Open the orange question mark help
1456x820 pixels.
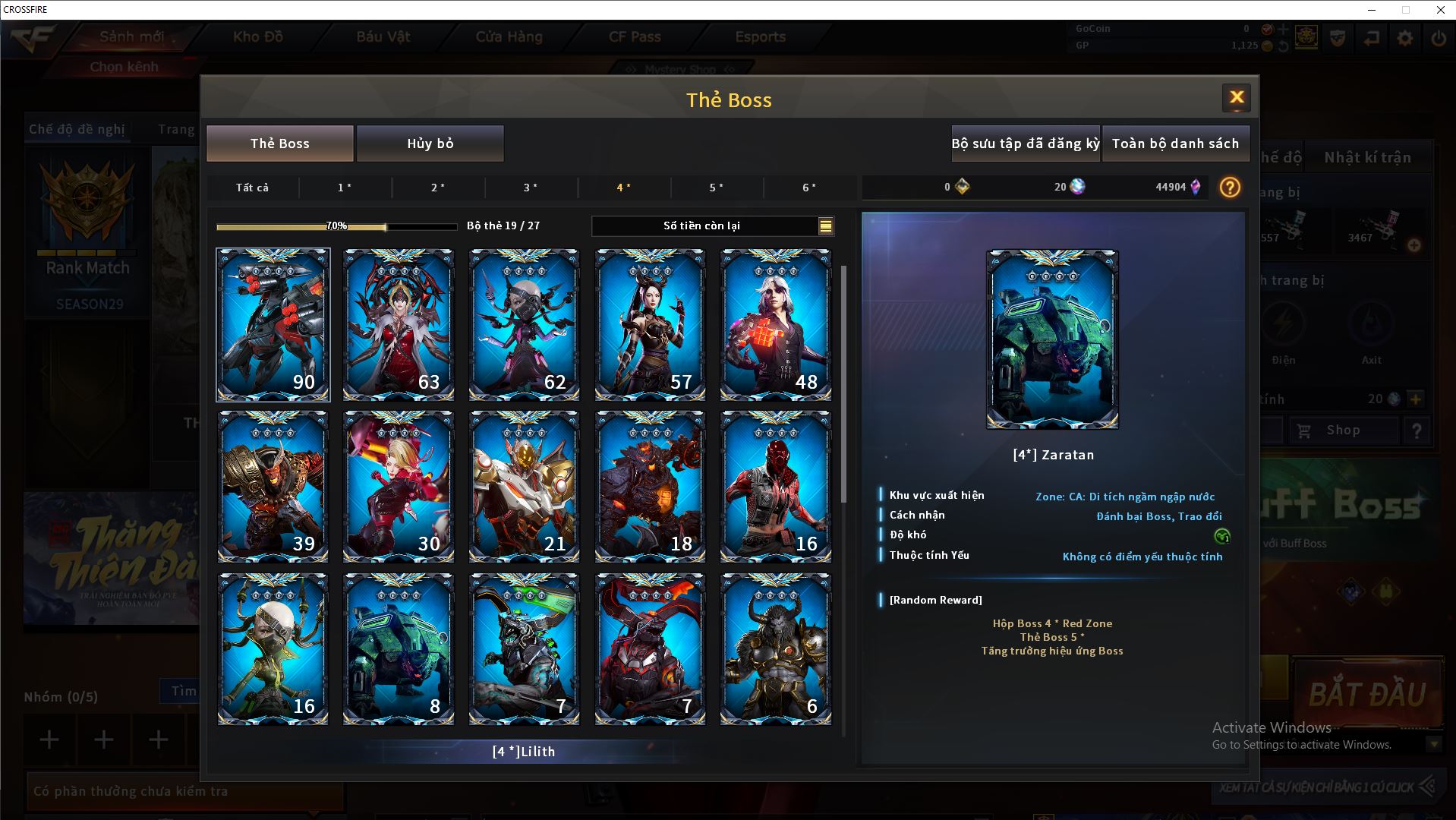tap(1230, 188)
